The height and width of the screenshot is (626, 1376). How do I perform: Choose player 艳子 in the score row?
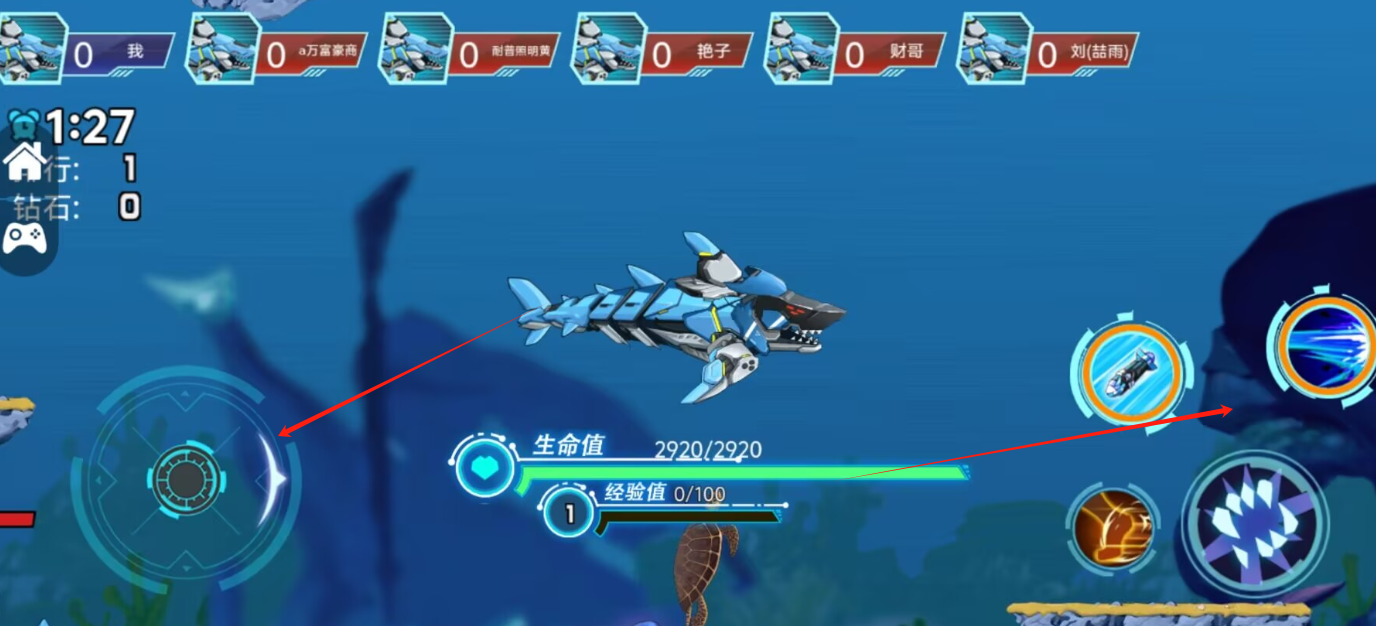[662, 51]
